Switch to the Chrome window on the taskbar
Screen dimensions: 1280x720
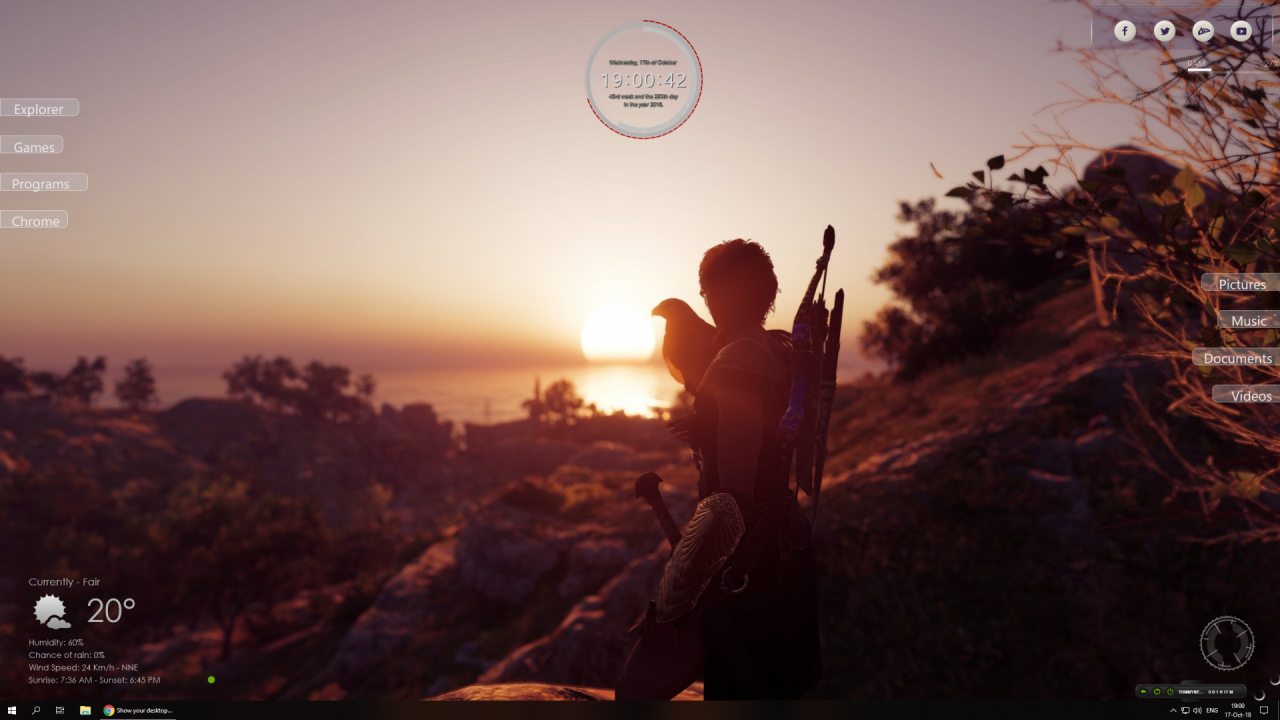point(138,710)
